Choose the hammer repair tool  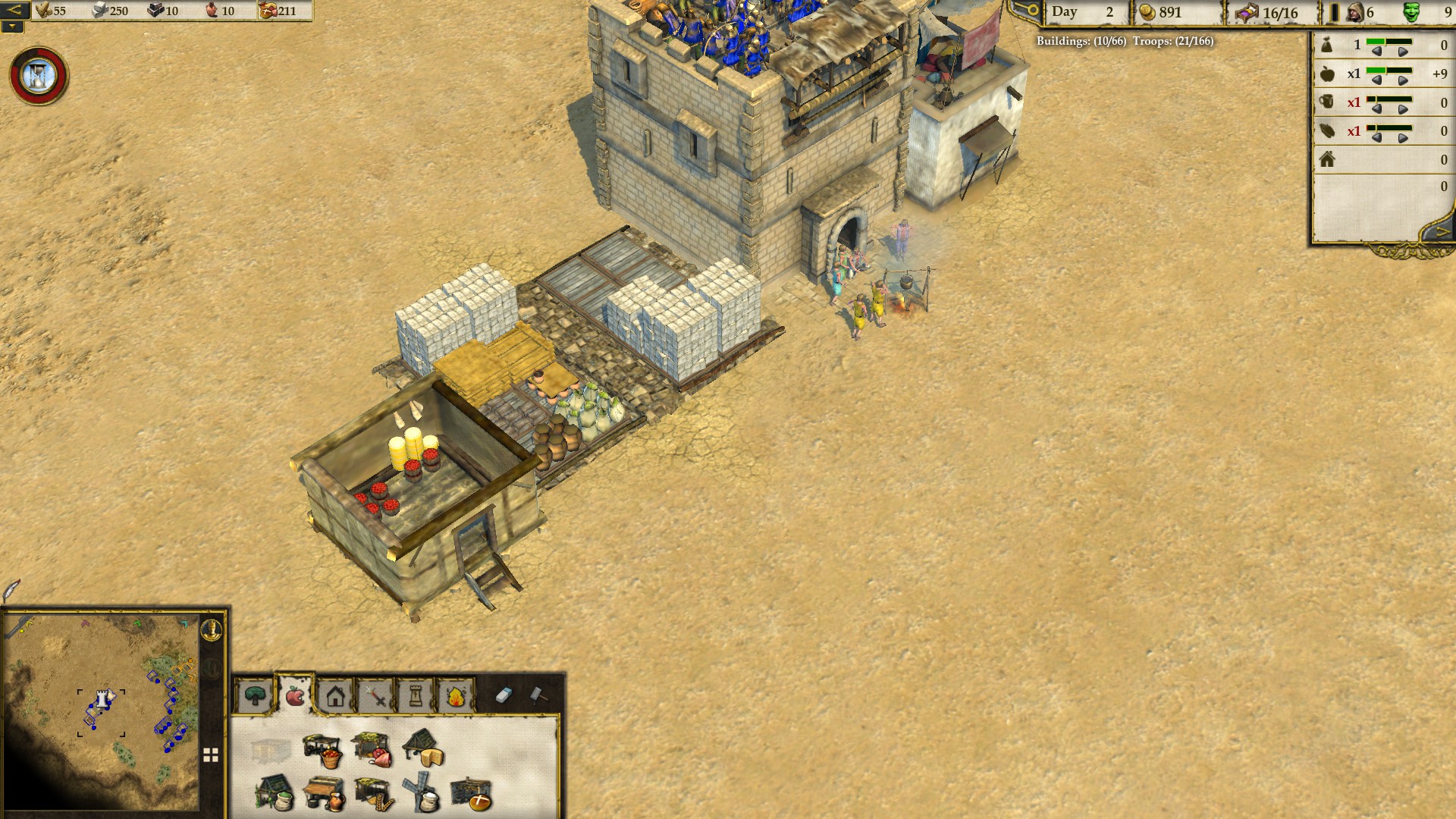pos(537,695)
